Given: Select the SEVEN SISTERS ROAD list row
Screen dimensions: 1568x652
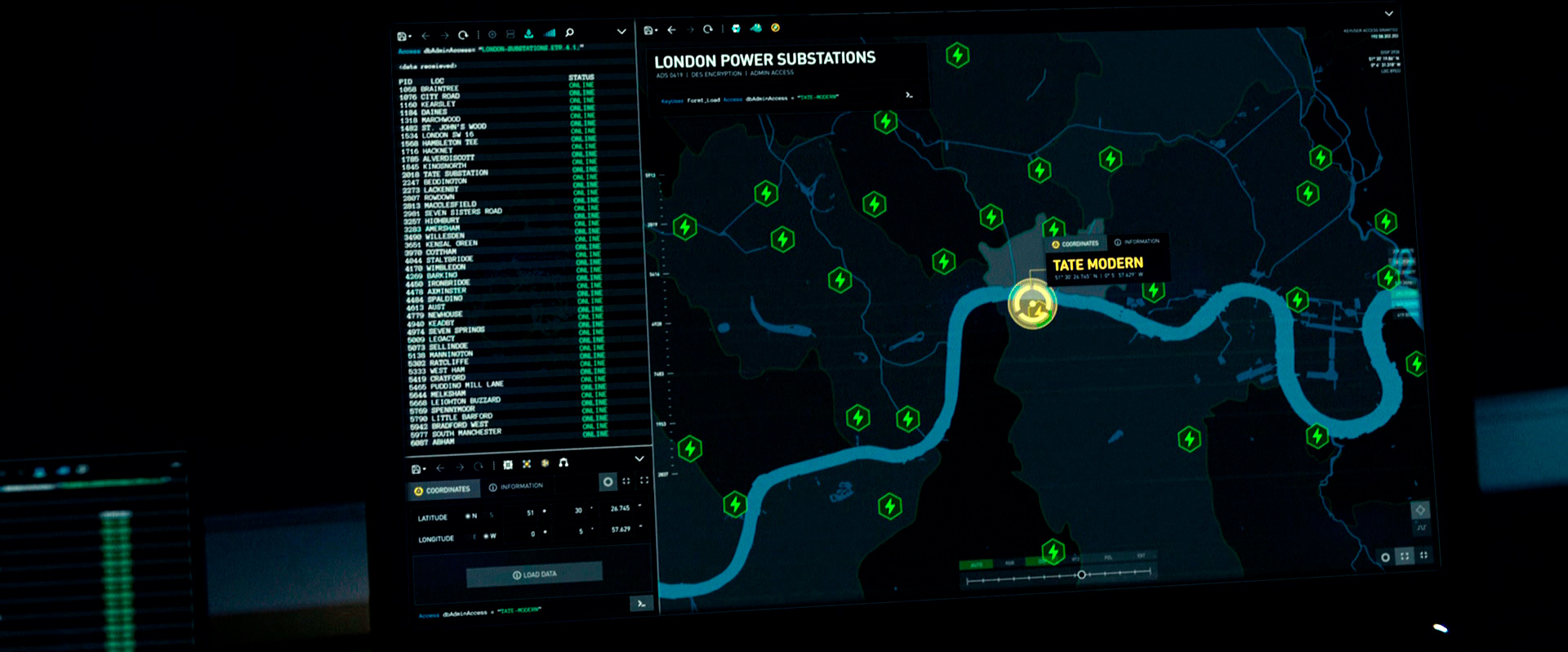Looking at the screenshot, I should point(462,212).
